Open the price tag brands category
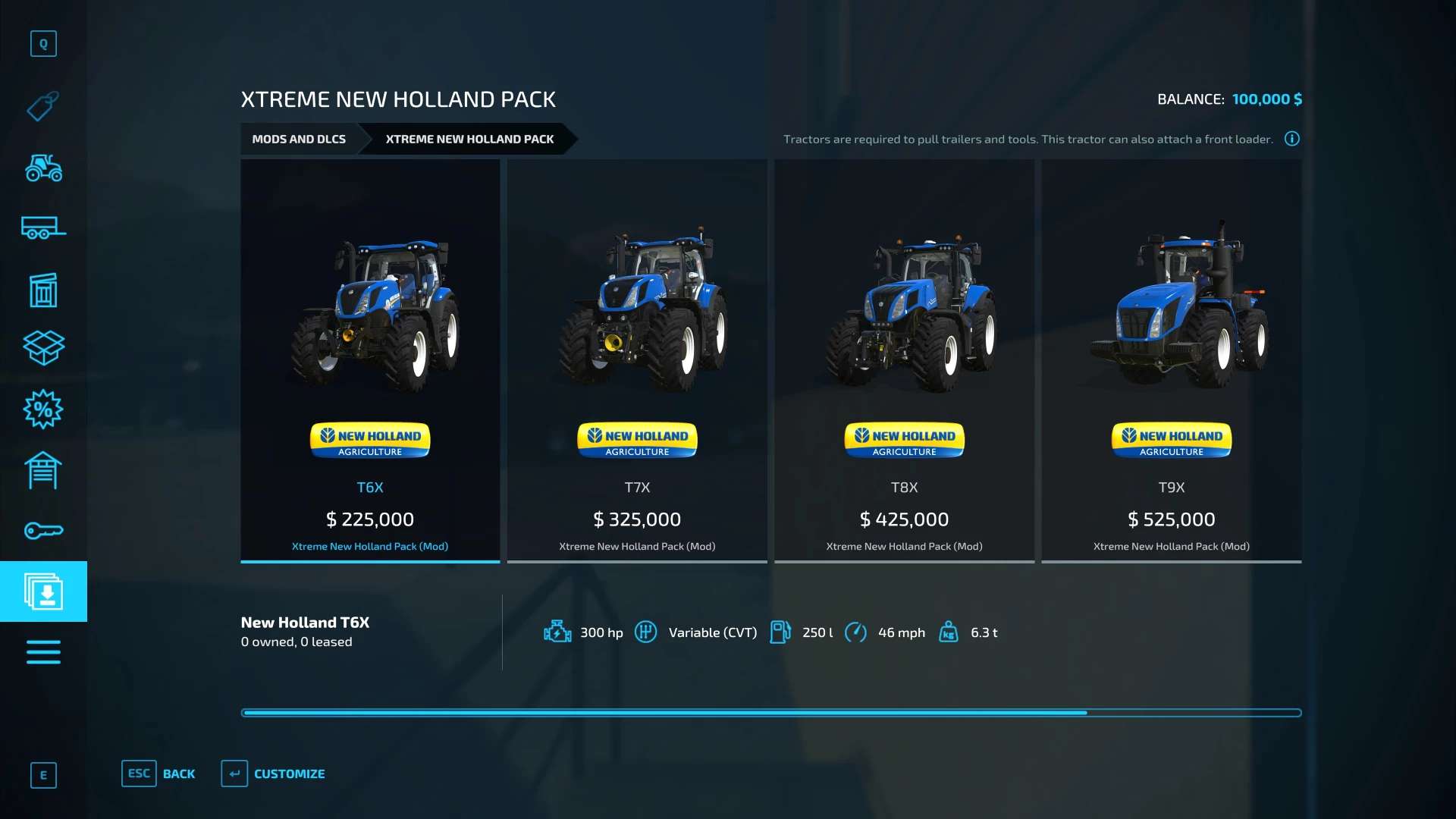Image resolution: width=1456 pixels, height=819 pixels. point(43,107)
